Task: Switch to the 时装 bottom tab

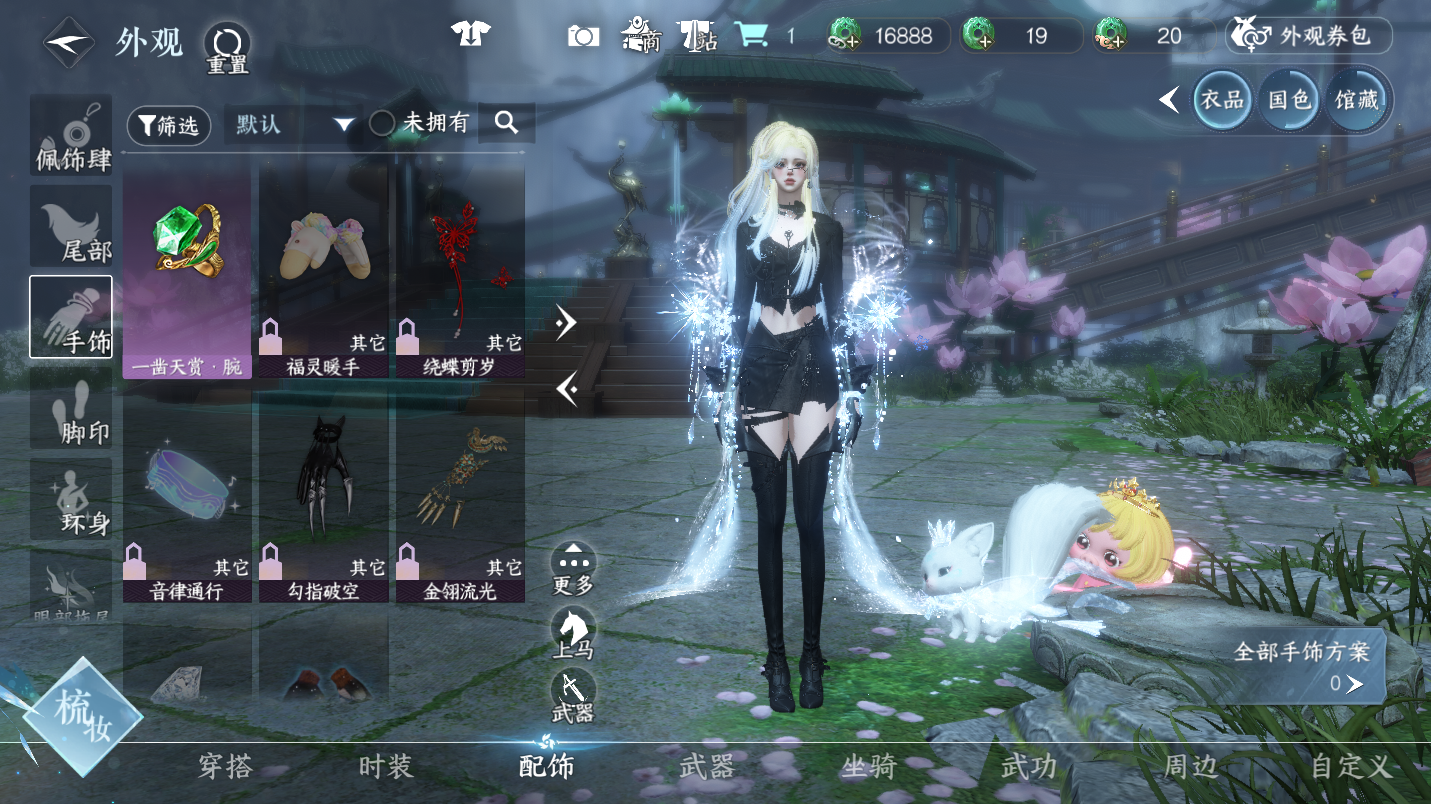Action: [x=385, y=767]
